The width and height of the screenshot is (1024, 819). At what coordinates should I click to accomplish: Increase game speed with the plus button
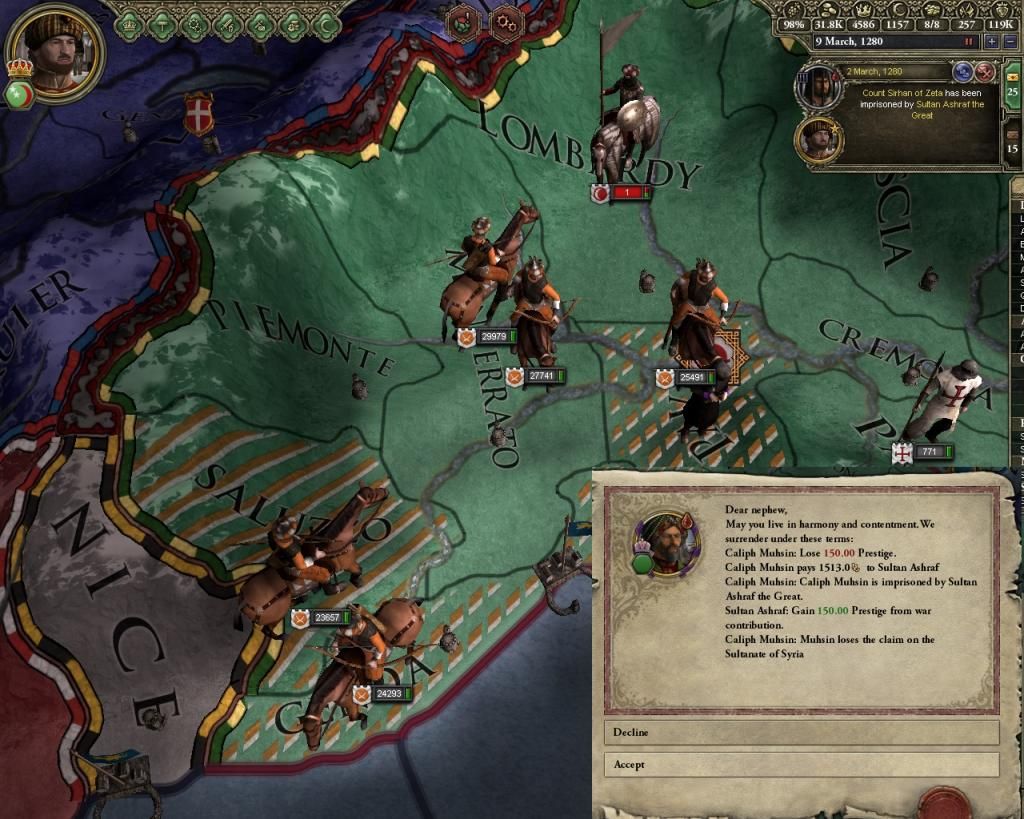pyautogui.click(x=992, y=42)
